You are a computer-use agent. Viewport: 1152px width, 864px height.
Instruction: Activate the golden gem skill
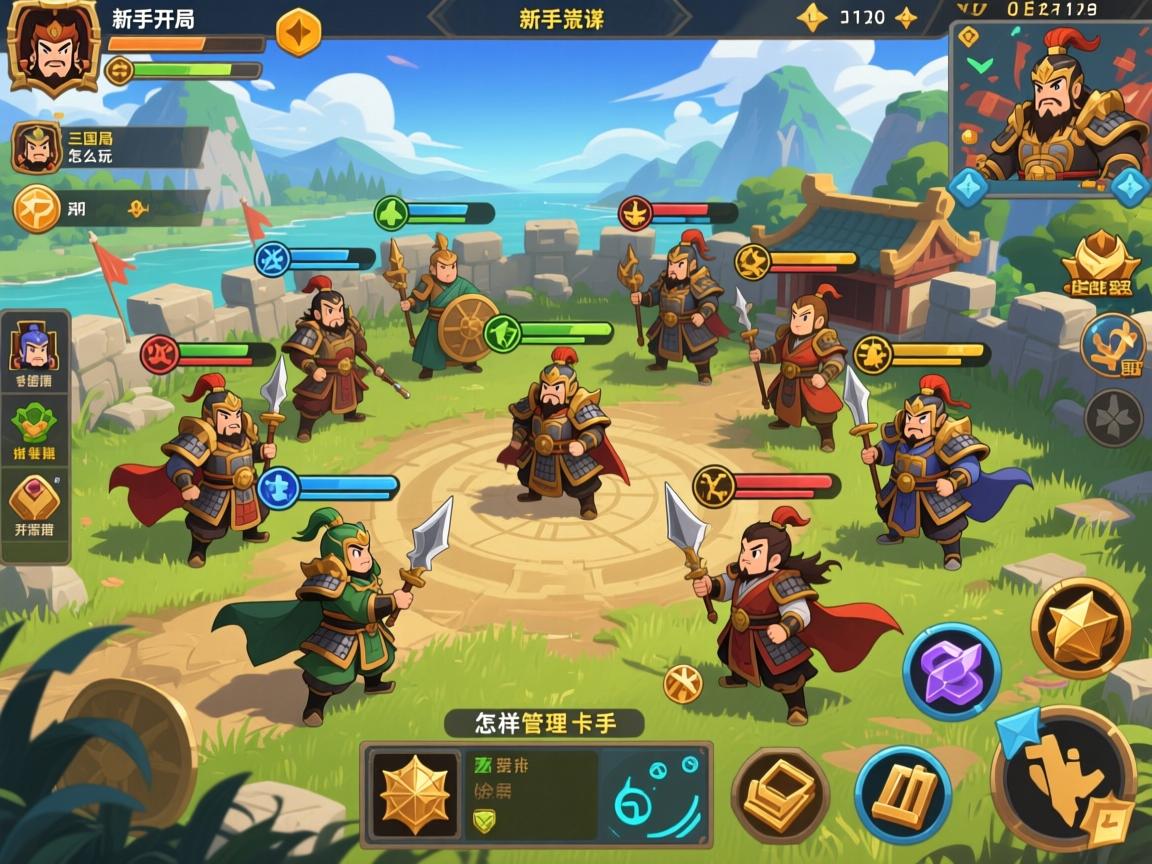coord(1081,628)
